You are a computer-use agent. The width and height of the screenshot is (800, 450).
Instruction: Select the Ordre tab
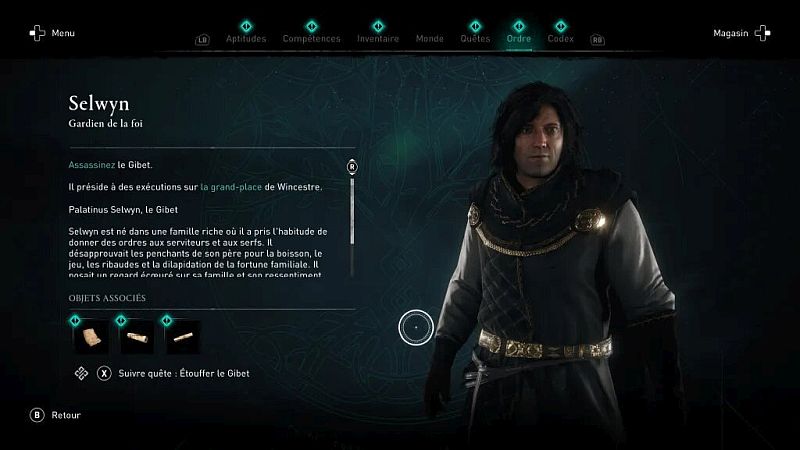point(519,38)
